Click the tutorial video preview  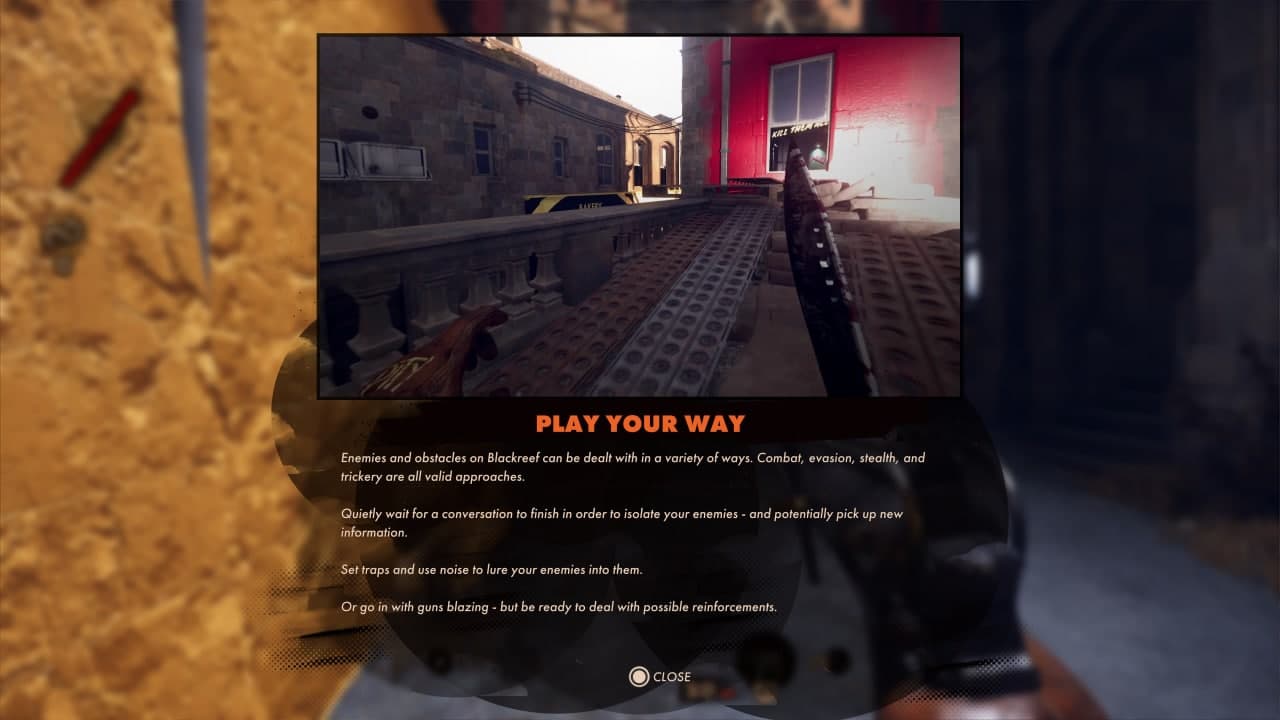pos(639,217)
